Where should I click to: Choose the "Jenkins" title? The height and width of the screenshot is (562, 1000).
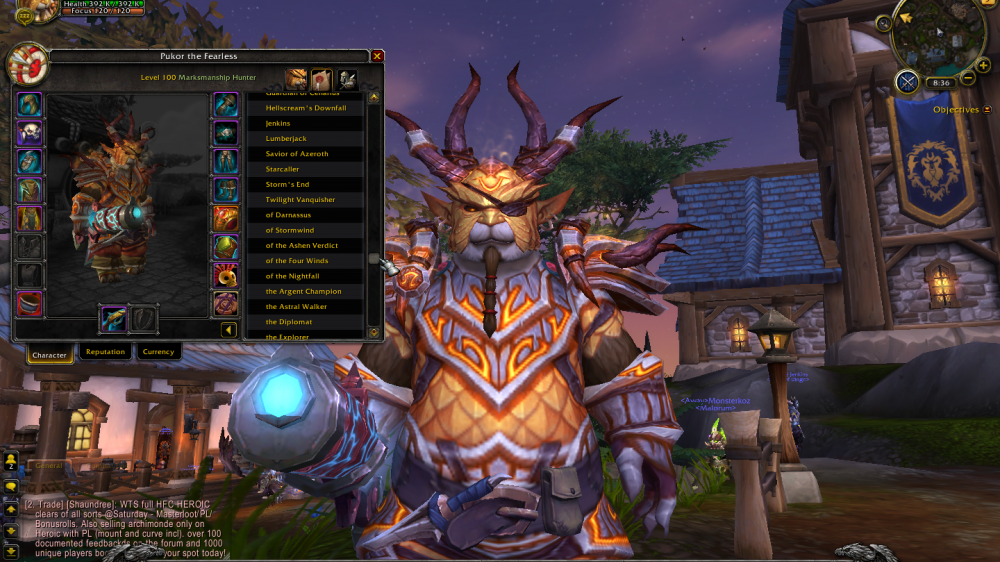pyautogui.click(x=305, y=123)
